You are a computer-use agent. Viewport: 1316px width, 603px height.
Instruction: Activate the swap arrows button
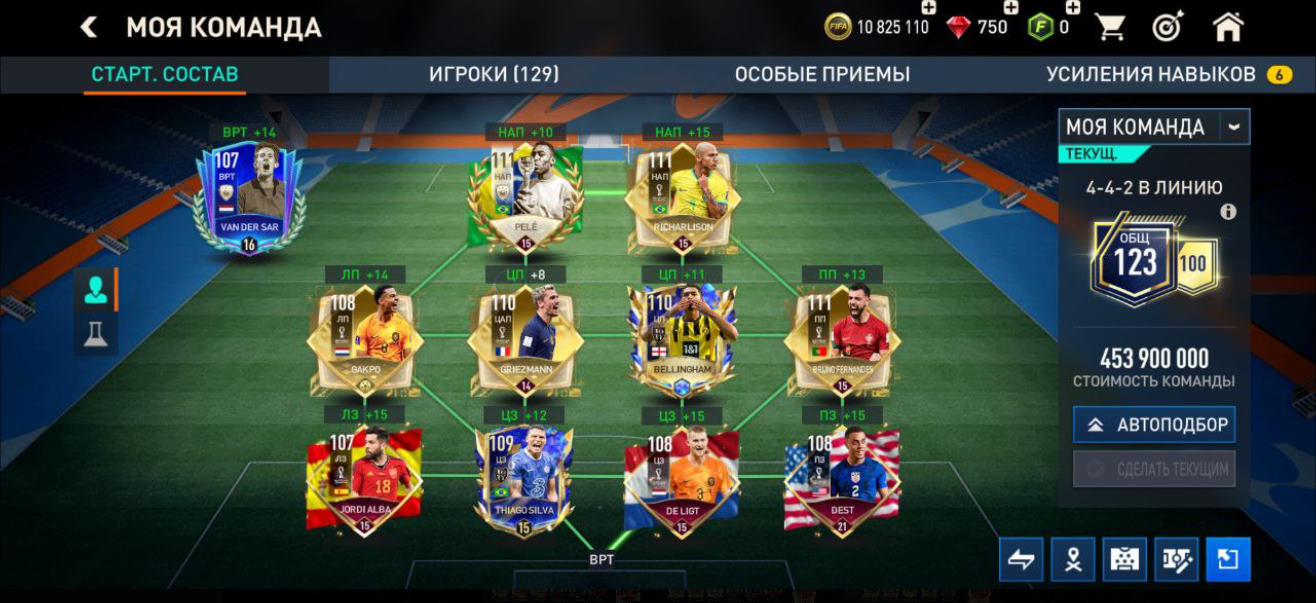[1020, 560]
